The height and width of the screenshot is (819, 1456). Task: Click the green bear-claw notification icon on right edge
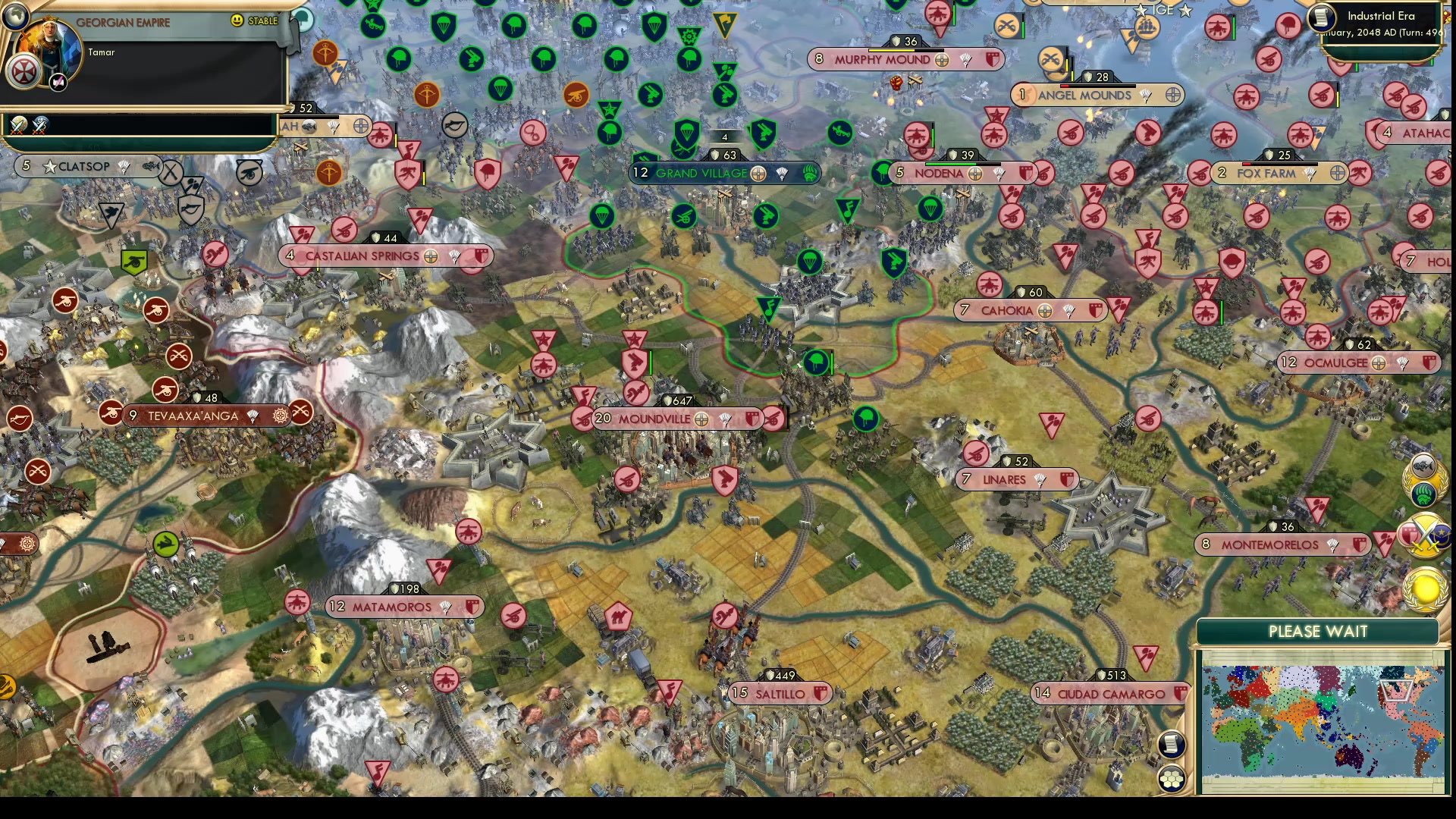[x=1423, y=494]
